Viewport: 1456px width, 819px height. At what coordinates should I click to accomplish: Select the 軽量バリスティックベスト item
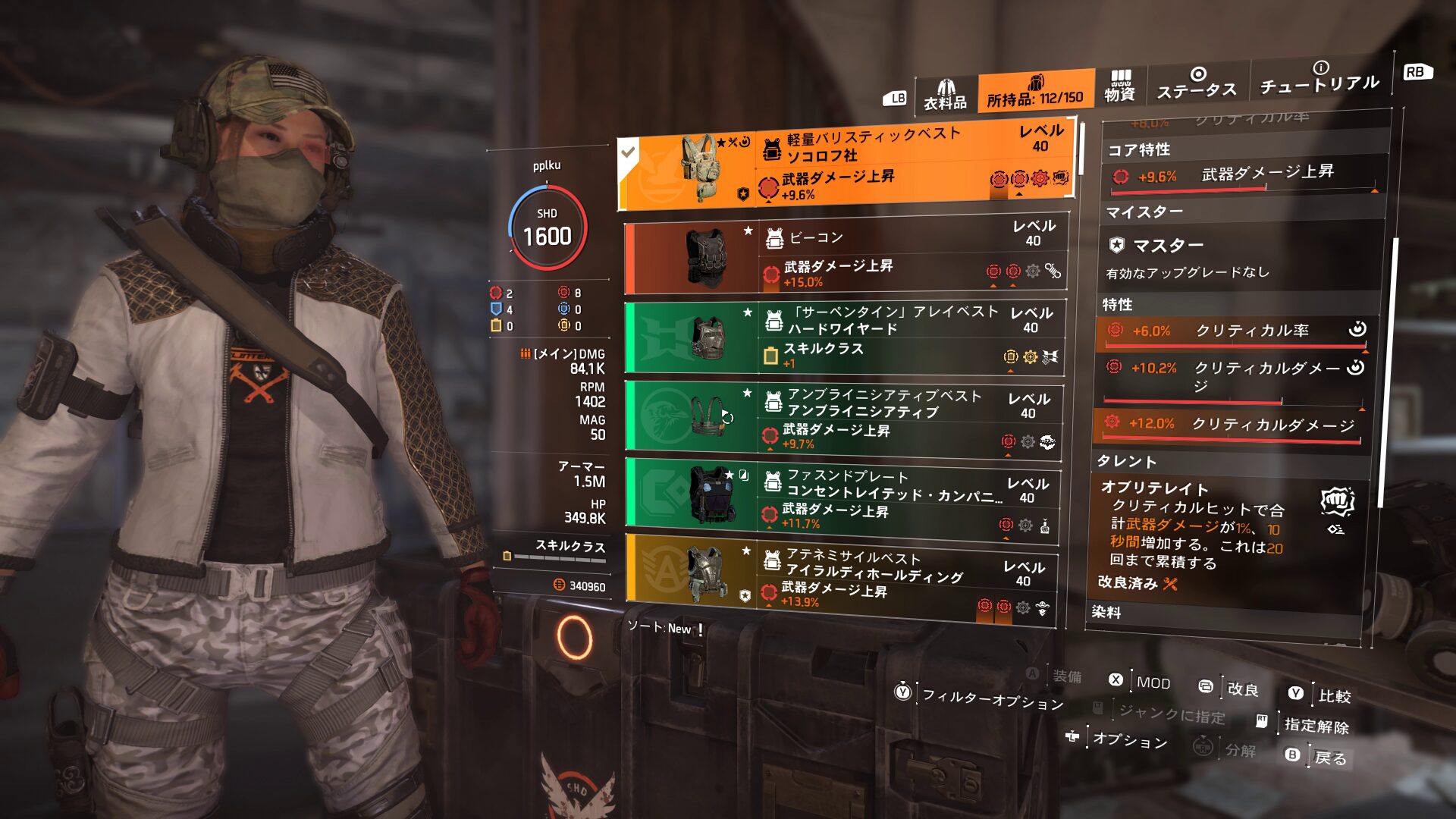846,165
